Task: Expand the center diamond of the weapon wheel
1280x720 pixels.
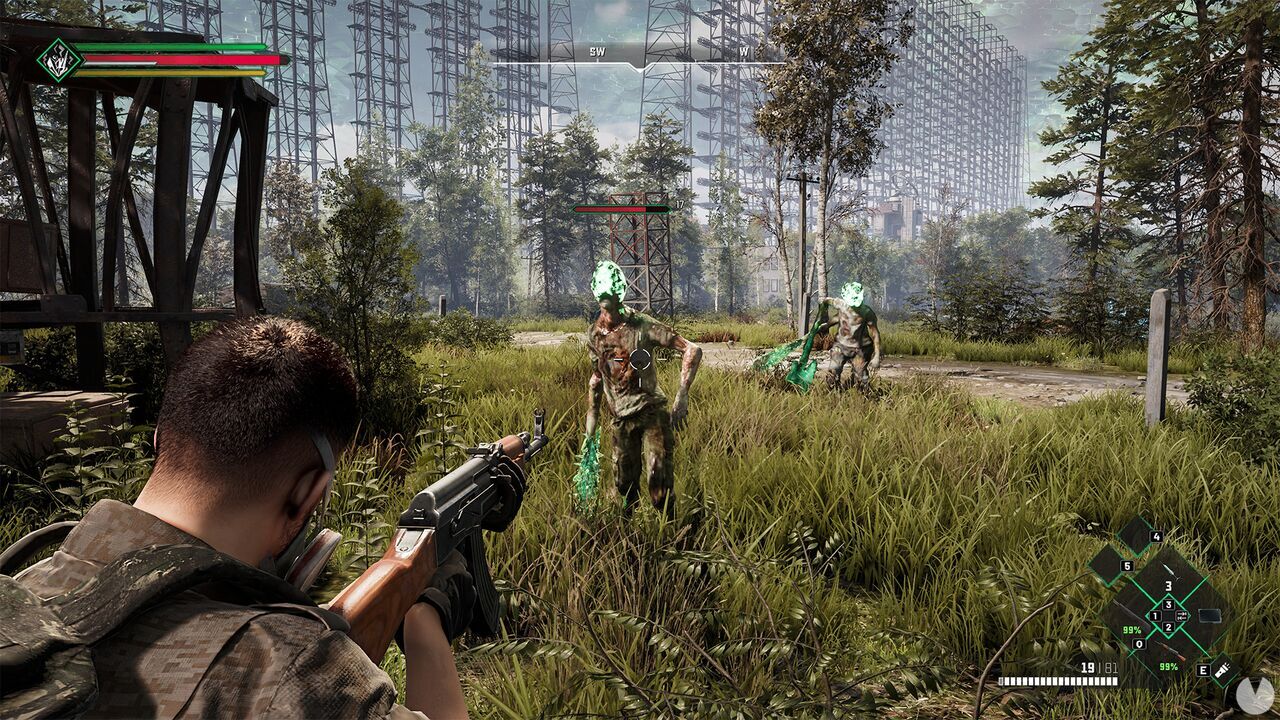Action: pyautogui.click(x=1168, y=615)
